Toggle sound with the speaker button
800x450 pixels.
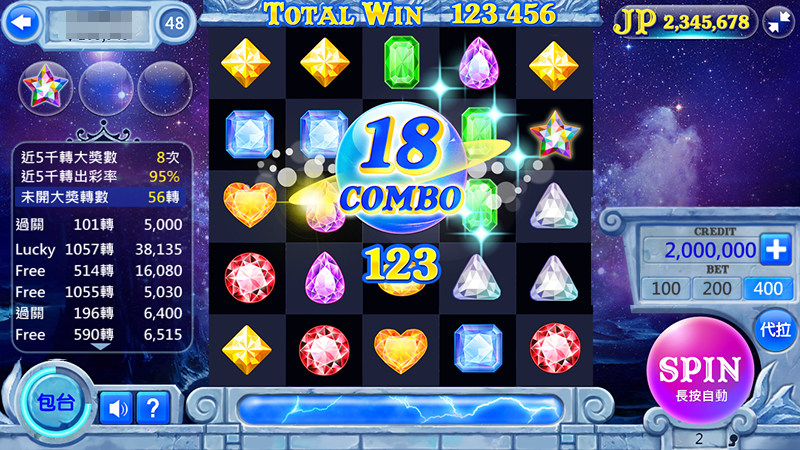click(115, 407)
